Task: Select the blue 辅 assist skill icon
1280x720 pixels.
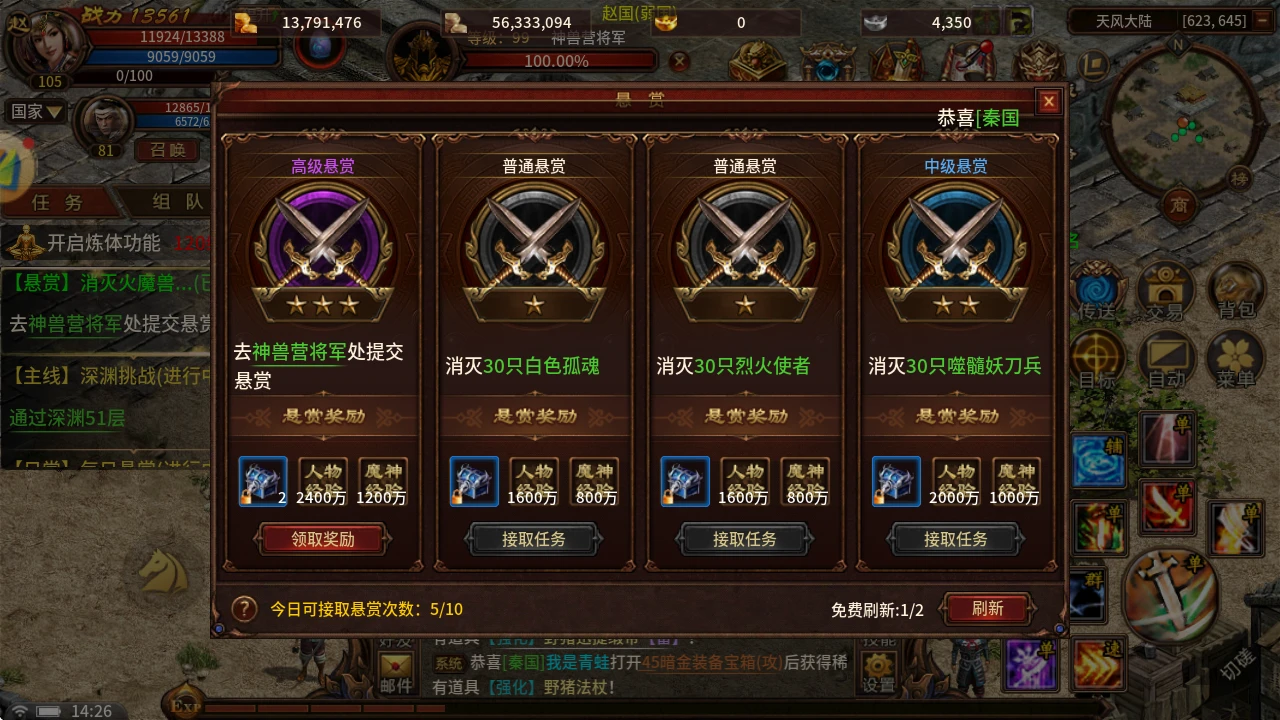Action: pos(1097,460)
